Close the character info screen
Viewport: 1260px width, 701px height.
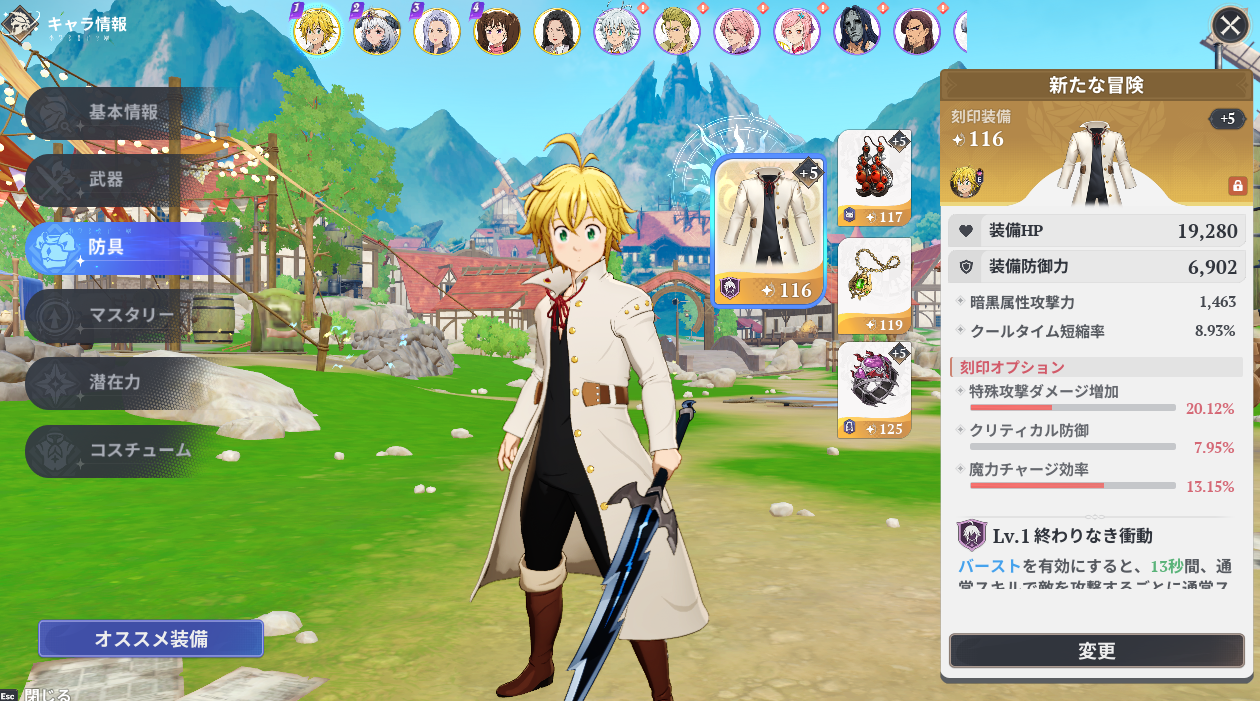pos(1230,25)
